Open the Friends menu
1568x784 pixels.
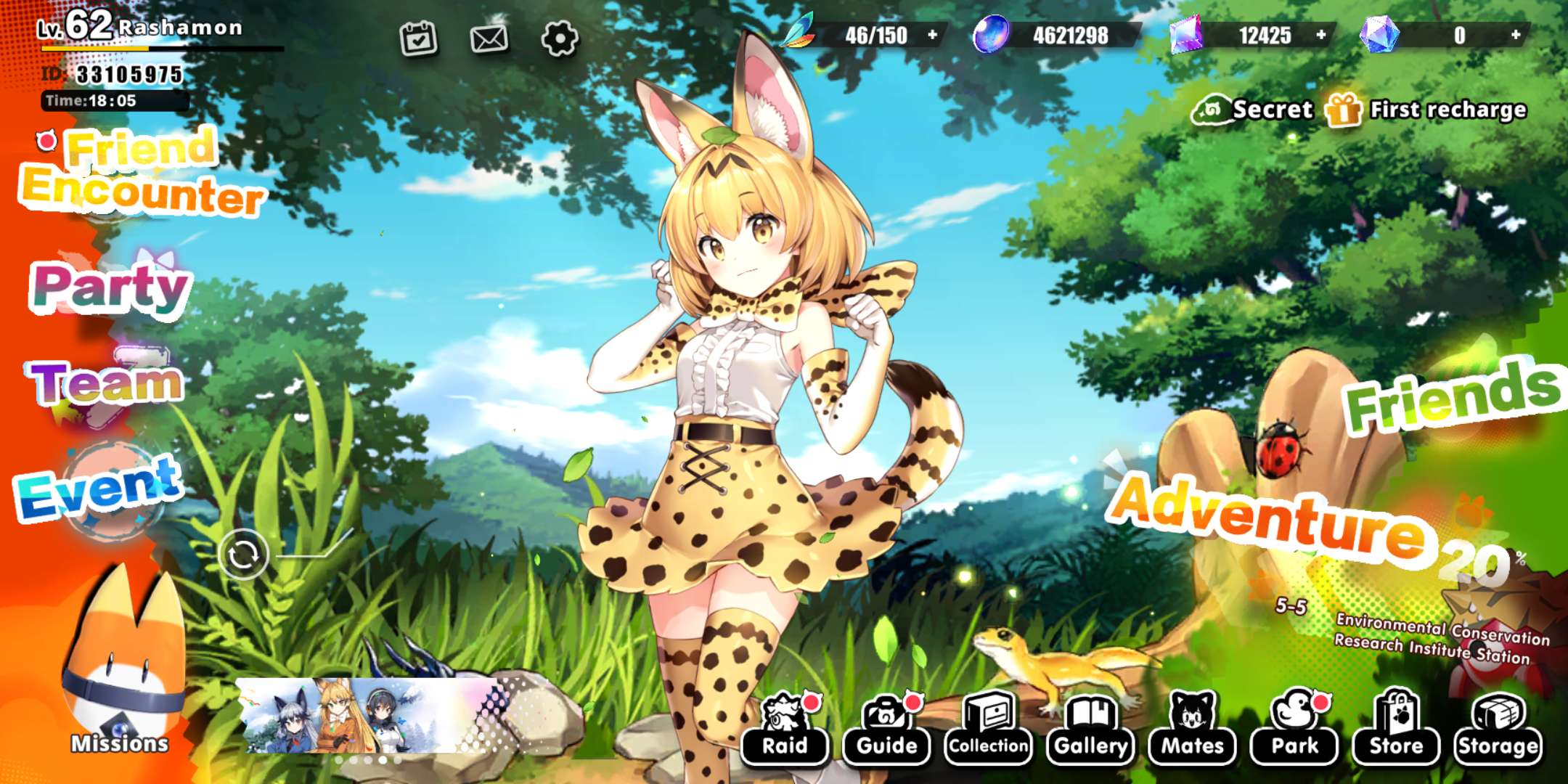(x=1452, y=396)
